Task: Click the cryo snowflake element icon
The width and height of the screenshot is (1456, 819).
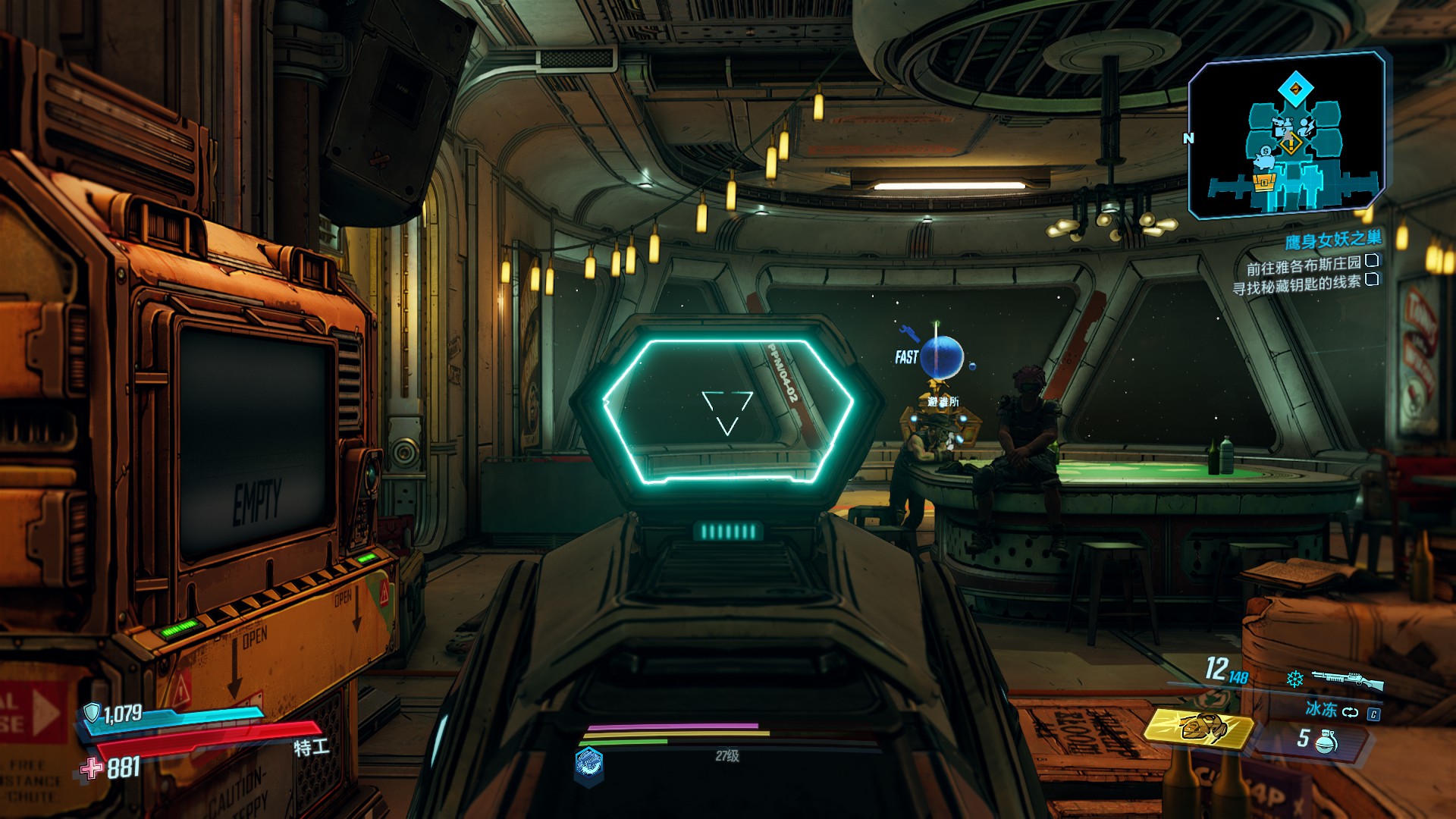Action: click(1294, 679)
